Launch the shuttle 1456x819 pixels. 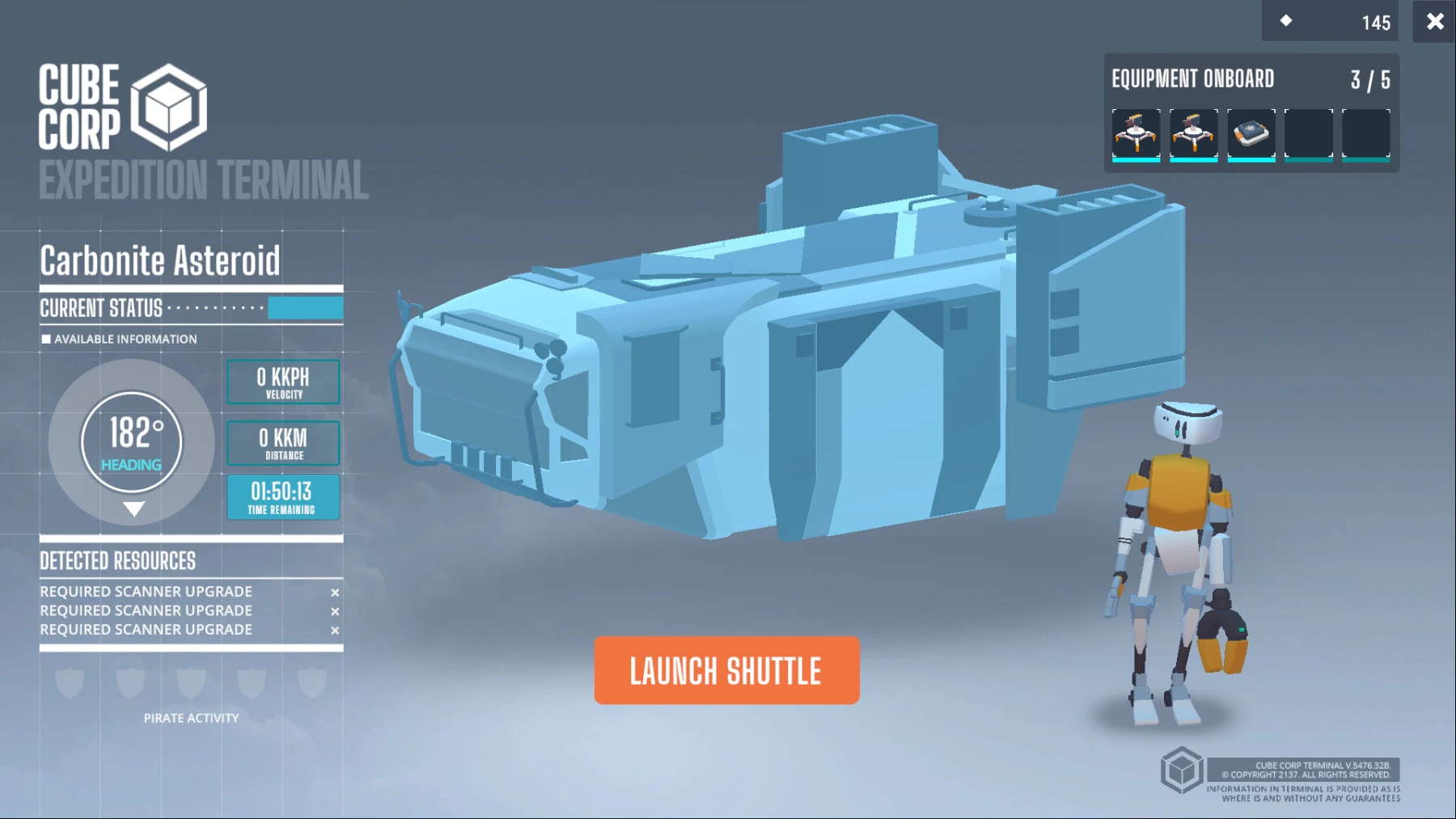point(726,670)
